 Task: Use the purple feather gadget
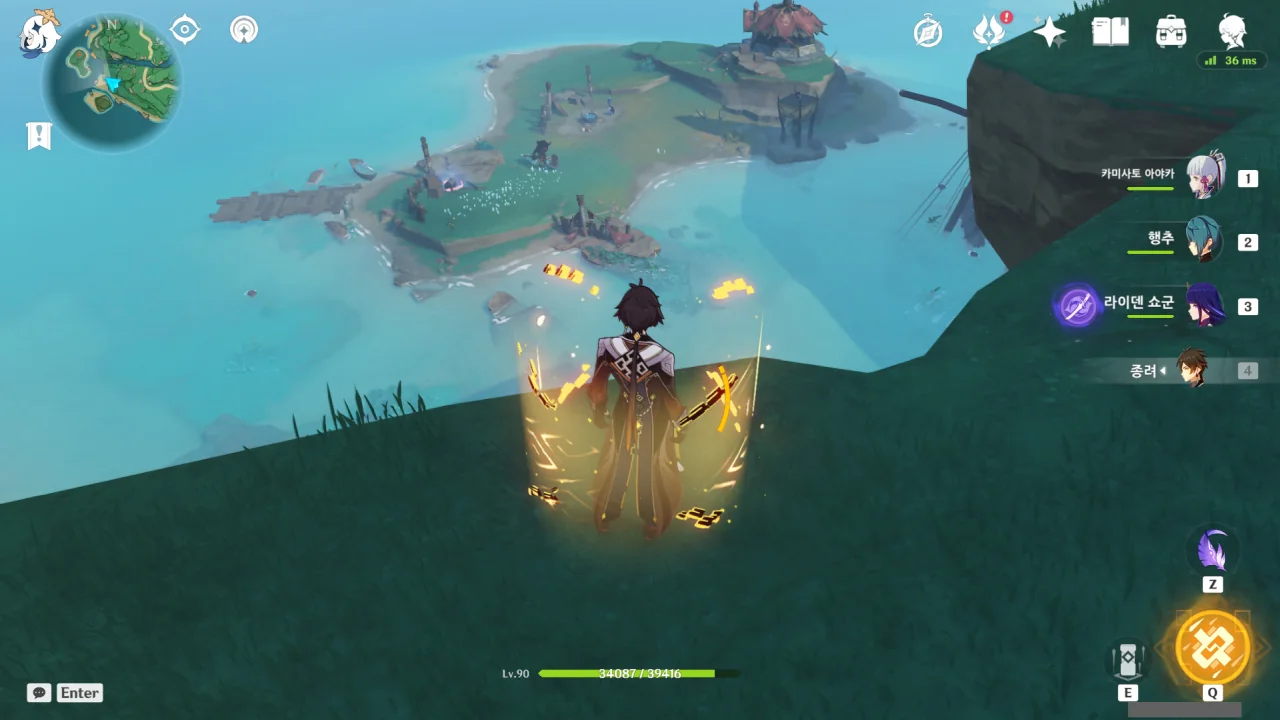point(1213,551)
